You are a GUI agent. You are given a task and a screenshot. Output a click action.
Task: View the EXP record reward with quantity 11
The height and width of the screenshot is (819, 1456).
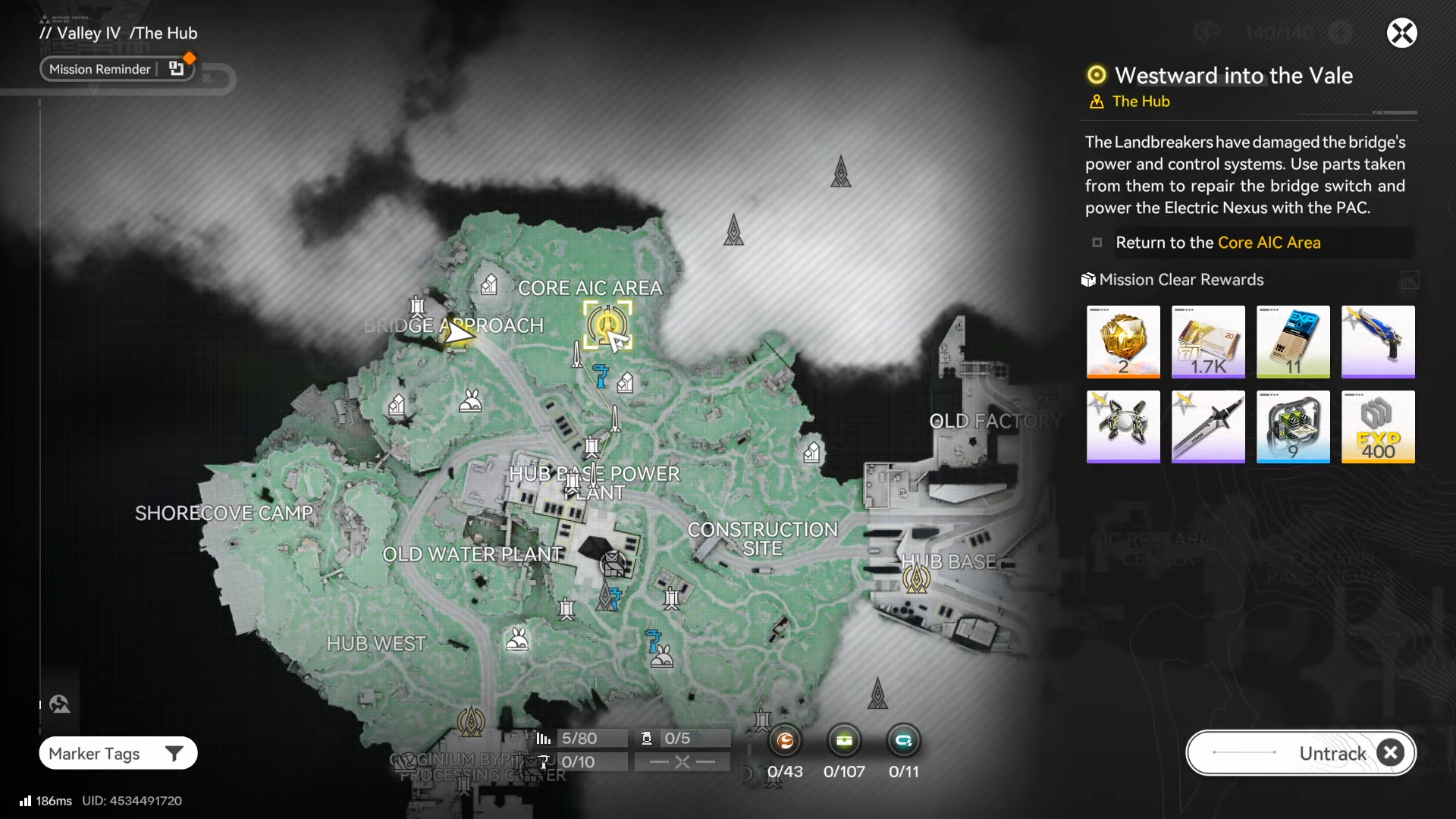[1293, 341]
